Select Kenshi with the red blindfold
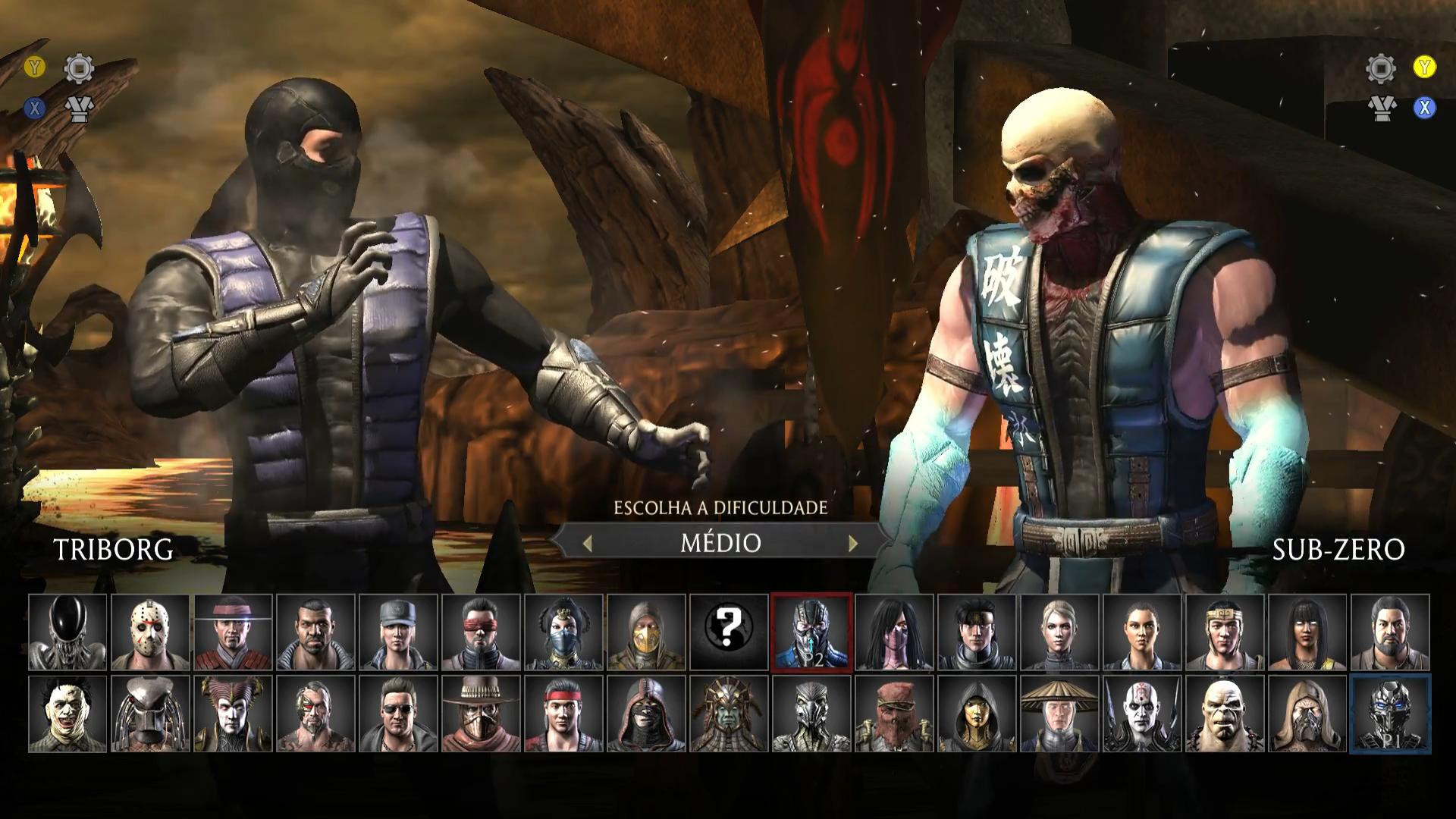 481,632
